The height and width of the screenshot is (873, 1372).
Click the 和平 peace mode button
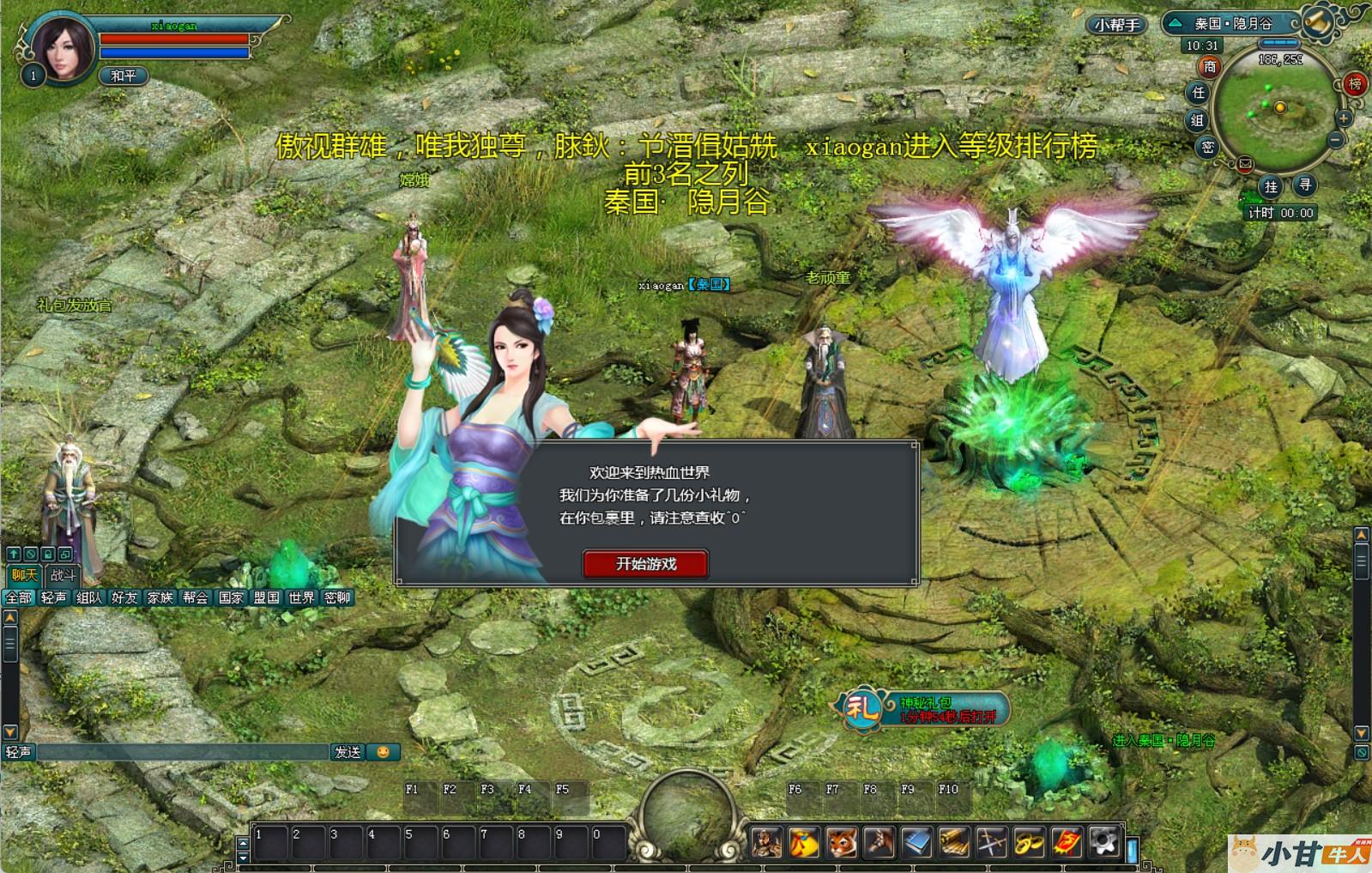click(124, 76)
